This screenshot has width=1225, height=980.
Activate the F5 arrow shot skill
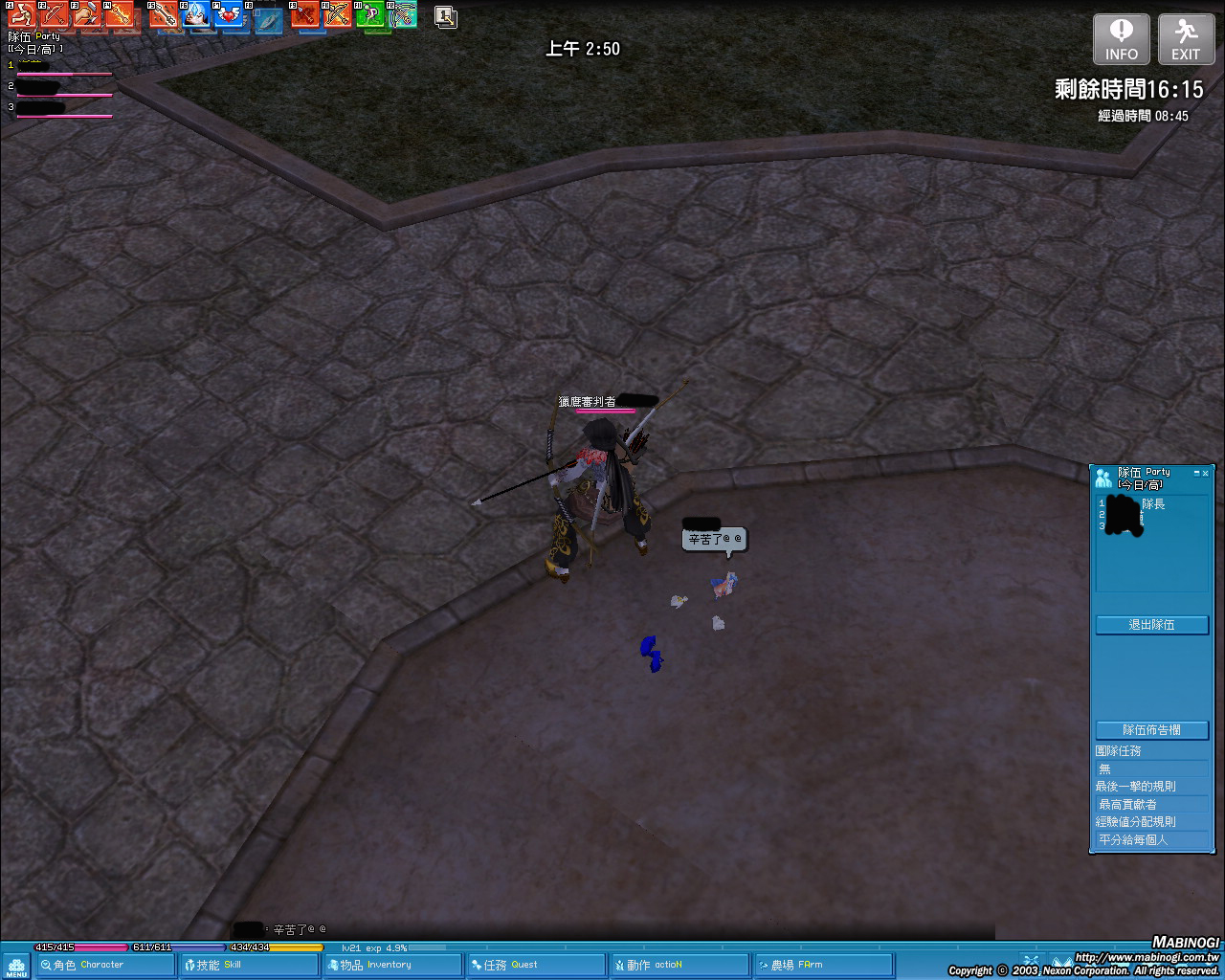tap(164, 14)
